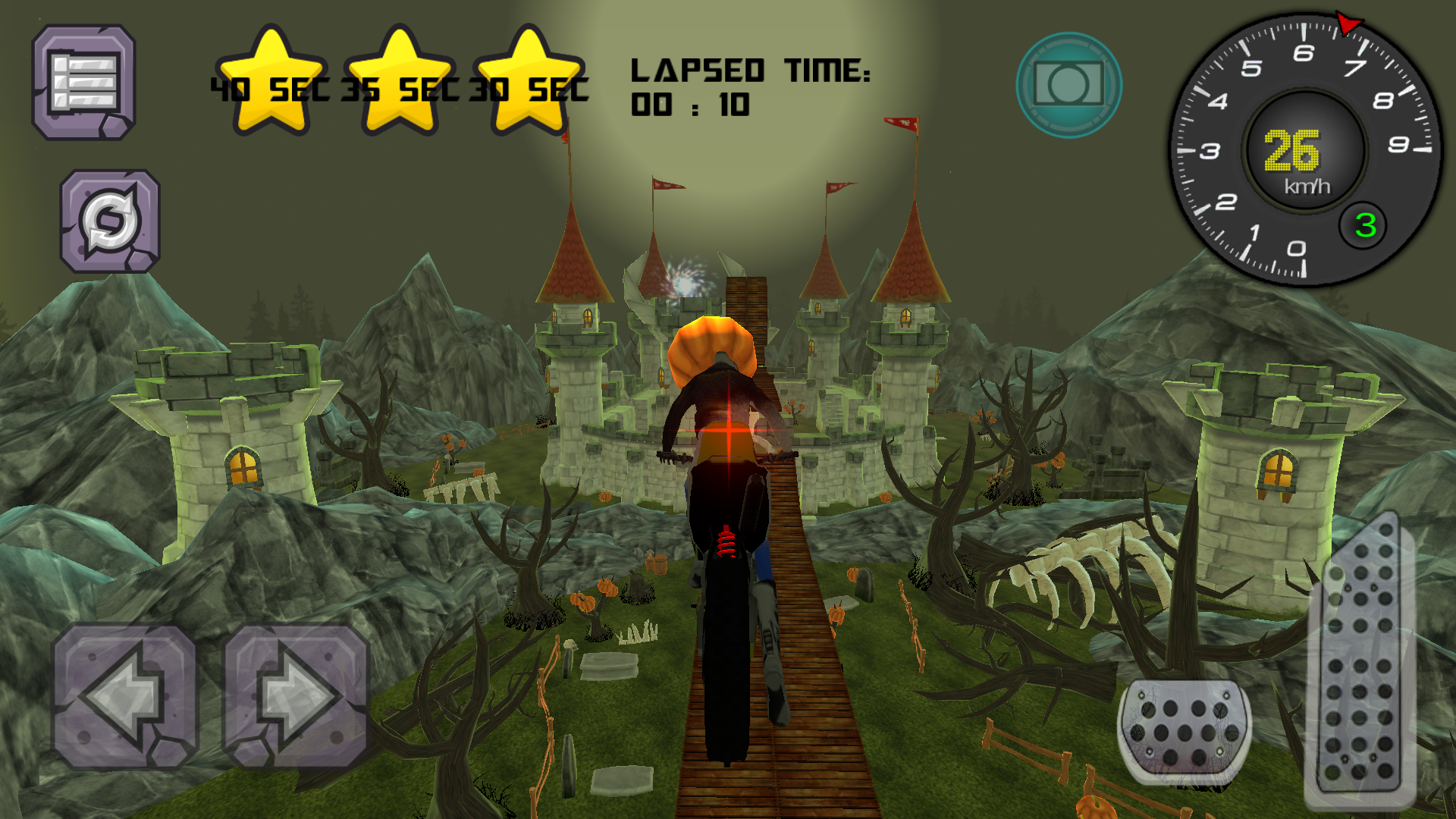Image resolution: width=1456 pixels, height=819 pixels.
Task: Tap the camera view switch icon
Action: (x=1069, y=83)
